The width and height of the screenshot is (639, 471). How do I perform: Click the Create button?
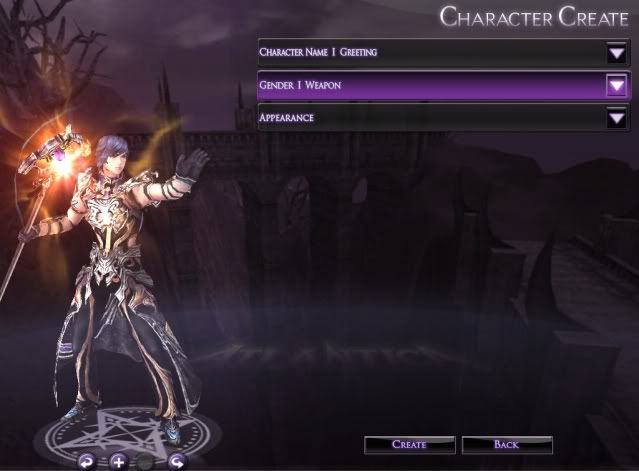409,444
